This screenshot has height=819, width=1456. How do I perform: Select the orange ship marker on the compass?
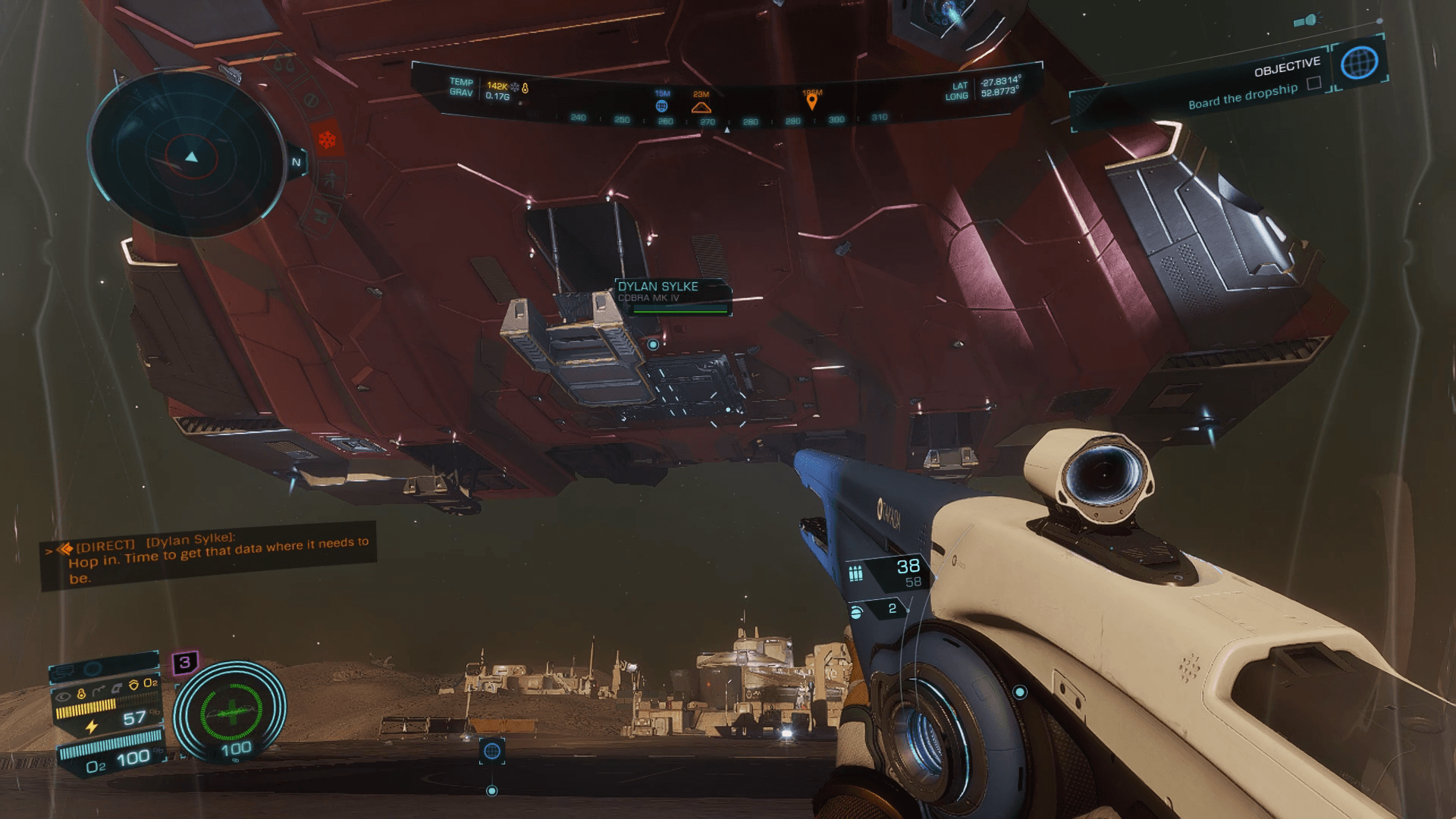(x=701, y=108)
